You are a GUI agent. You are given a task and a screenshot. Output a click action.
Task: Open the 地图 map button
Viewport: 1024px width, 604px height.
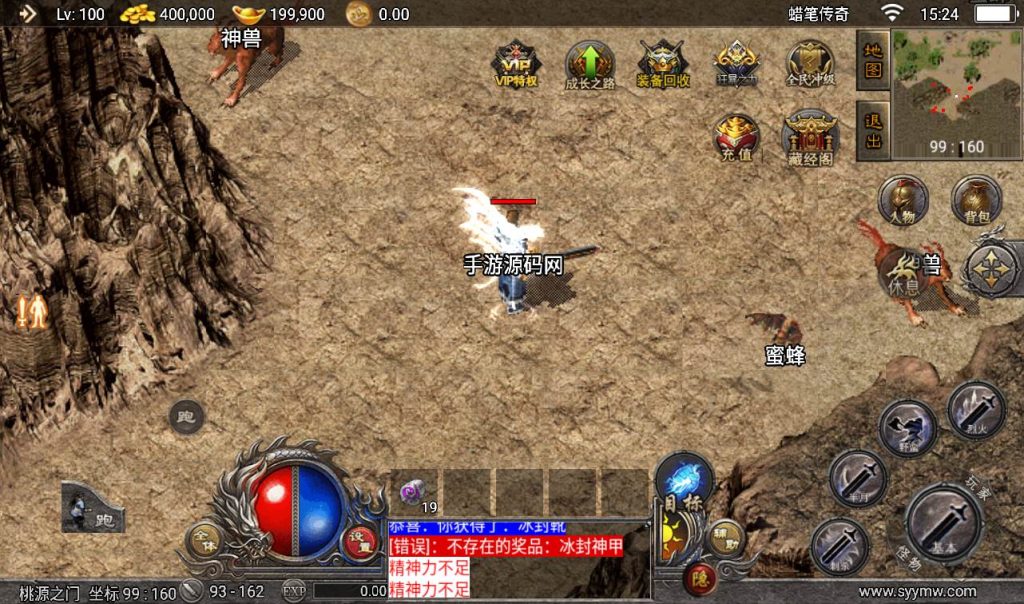[x=873, y=59]
